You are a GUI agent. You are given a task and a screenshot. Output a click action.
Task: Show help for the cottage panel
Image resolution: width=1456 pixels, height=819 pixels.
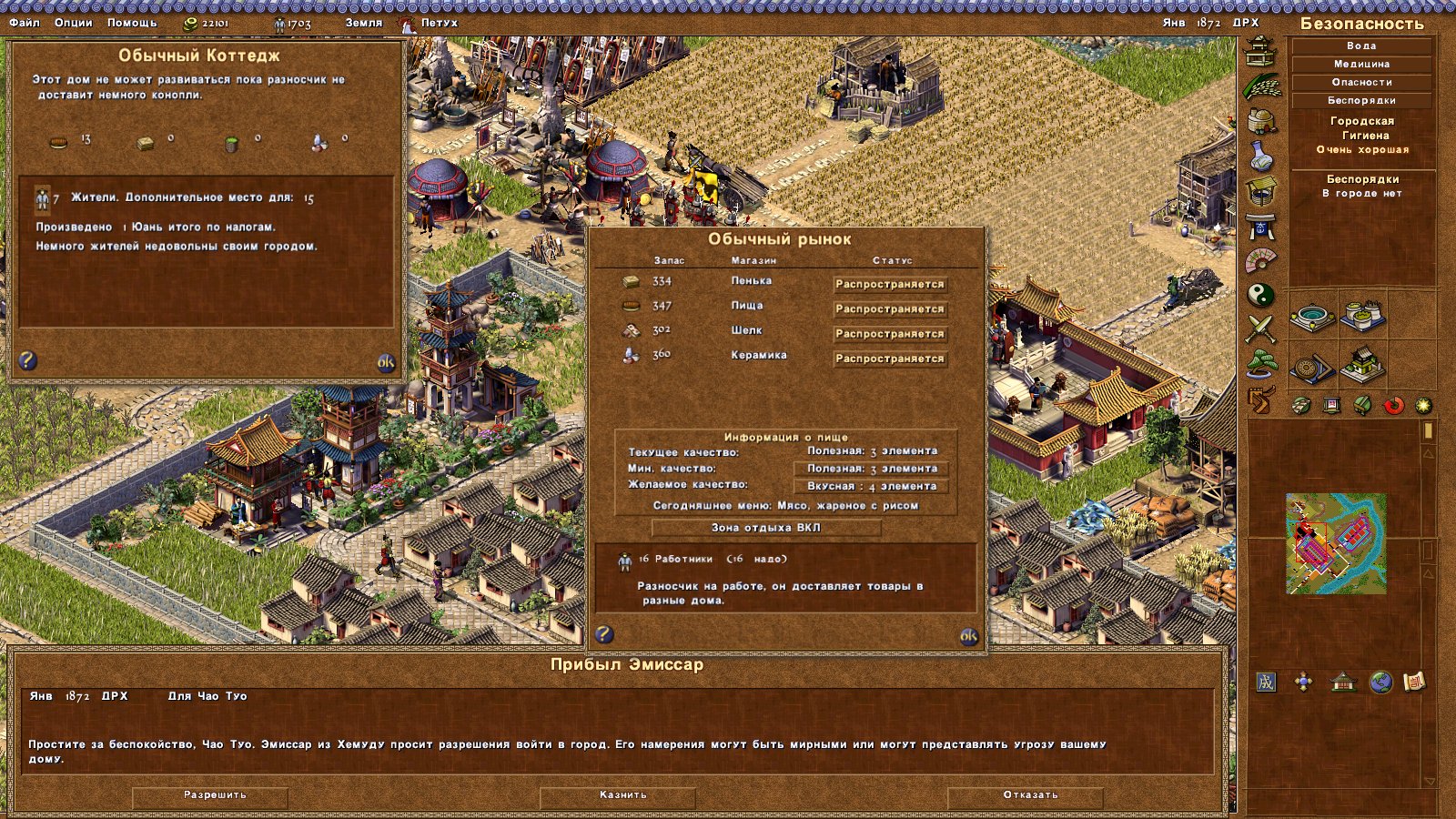tap(28, 360)
